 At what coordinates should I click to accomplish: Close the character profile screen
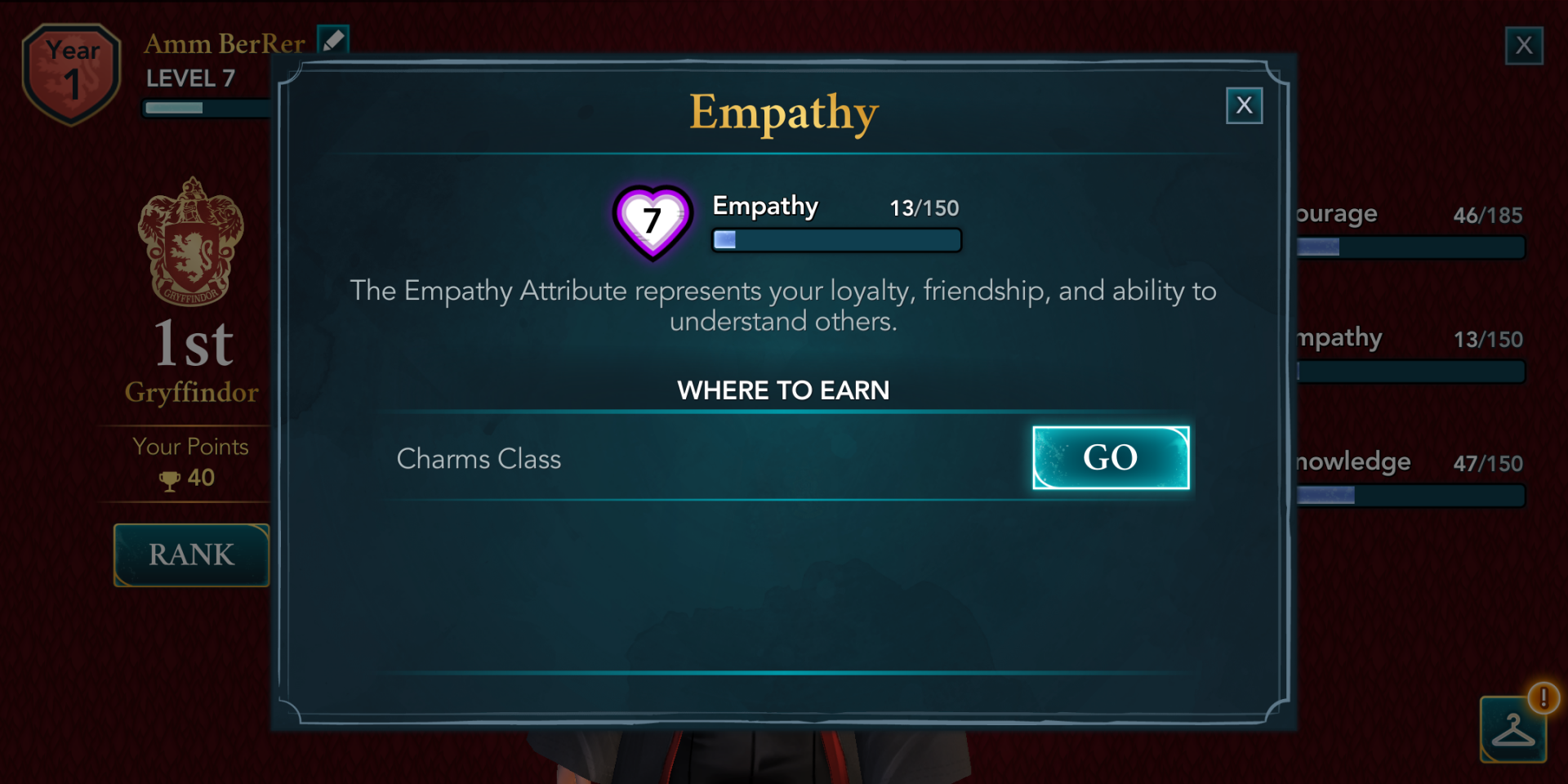click(1524, 46)
